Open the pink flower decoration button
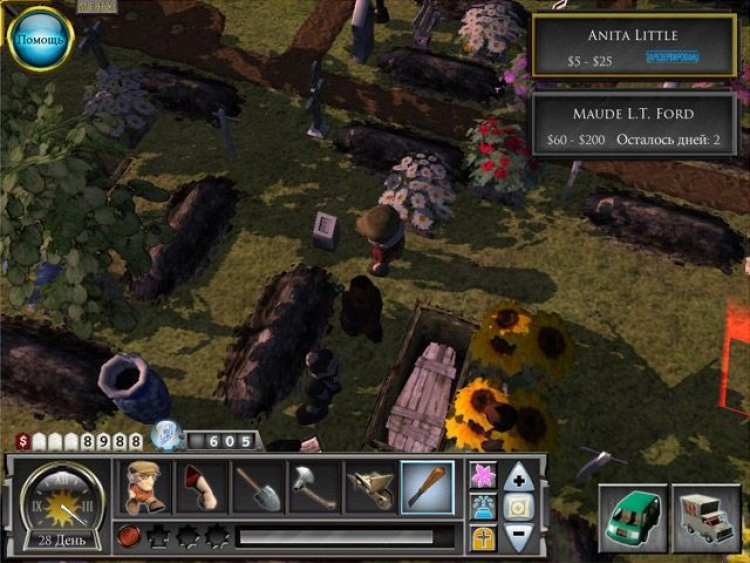 (484, 476)
